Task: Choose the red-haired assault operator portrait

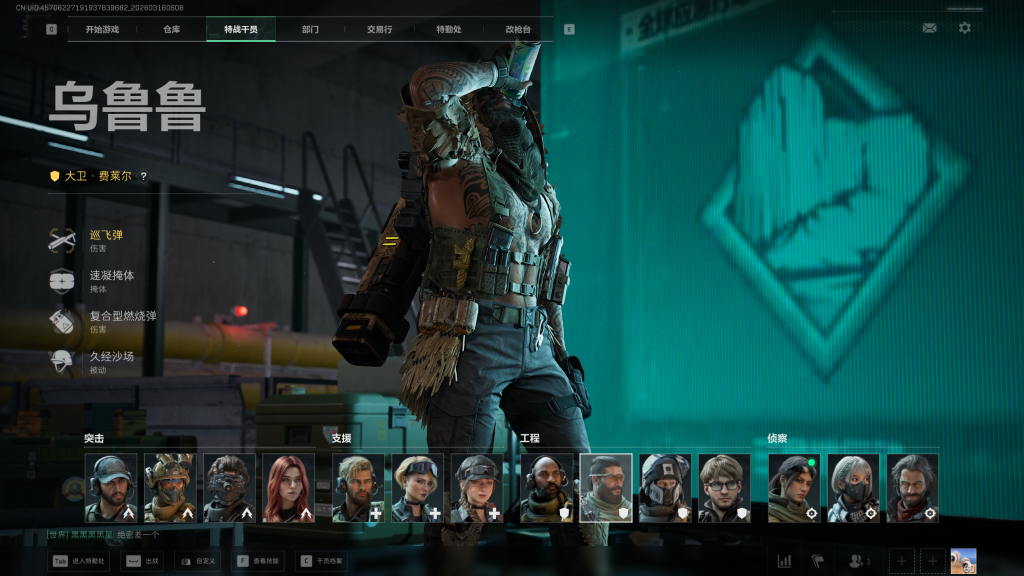Action: coord(289,488)
